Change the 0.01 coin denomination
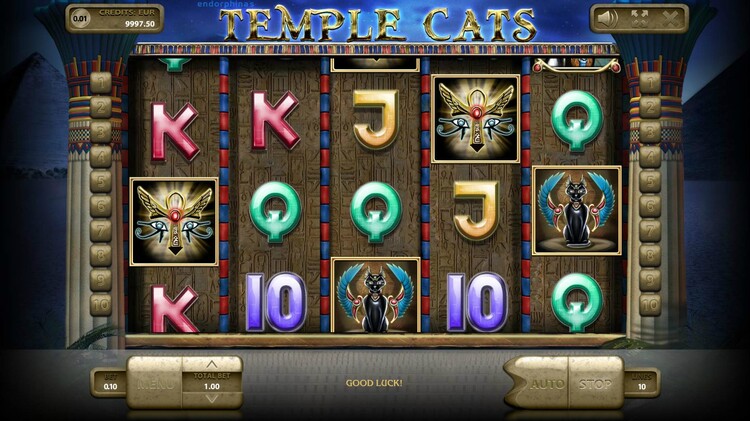The height and width of the screenshot is (421, 750). pos(79,17)
